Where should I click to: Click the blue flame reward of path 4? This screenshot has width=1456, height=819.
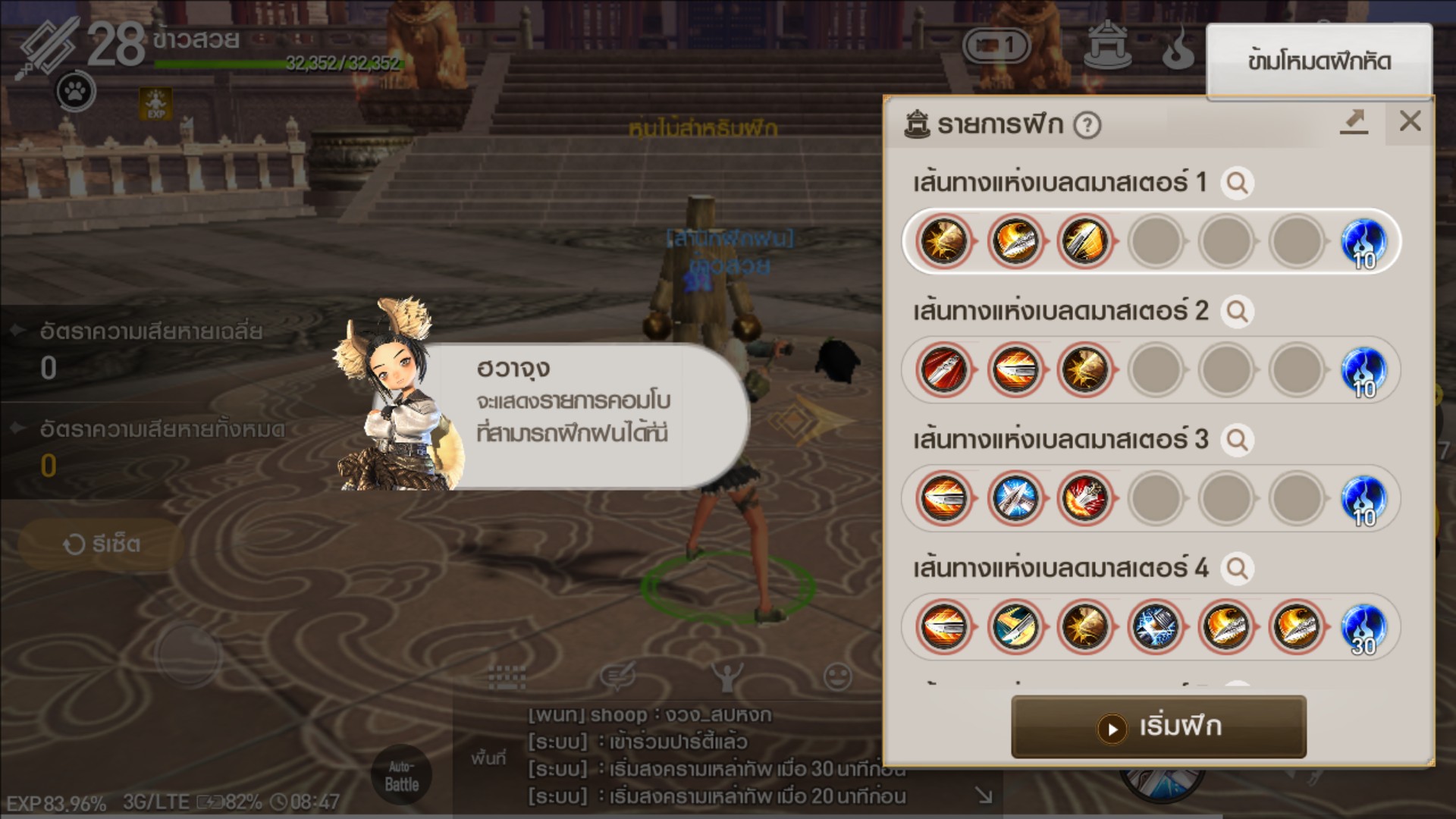coord(1363,628)
